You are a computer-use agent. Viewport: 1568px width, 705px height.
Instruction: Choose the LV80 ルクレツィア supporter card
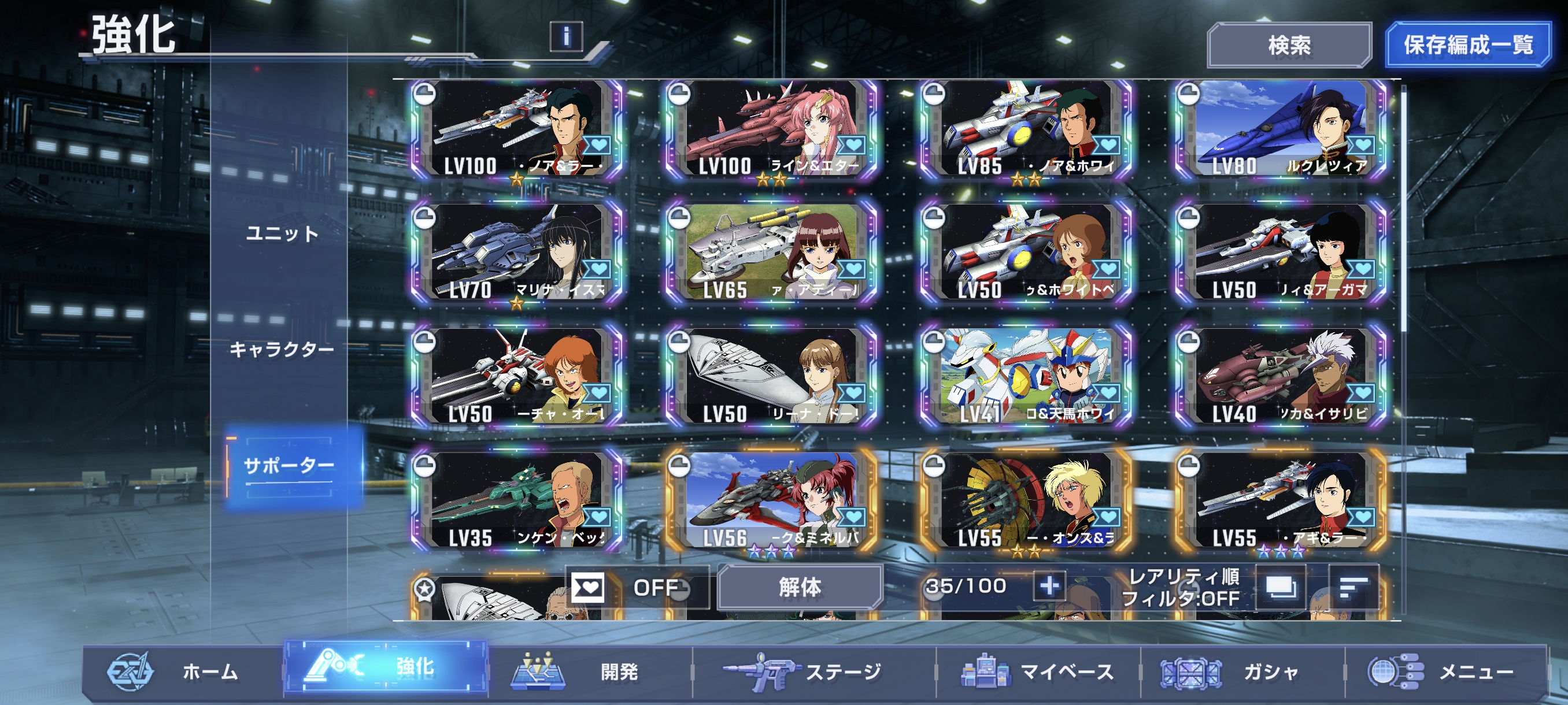tap(1281, 129)
